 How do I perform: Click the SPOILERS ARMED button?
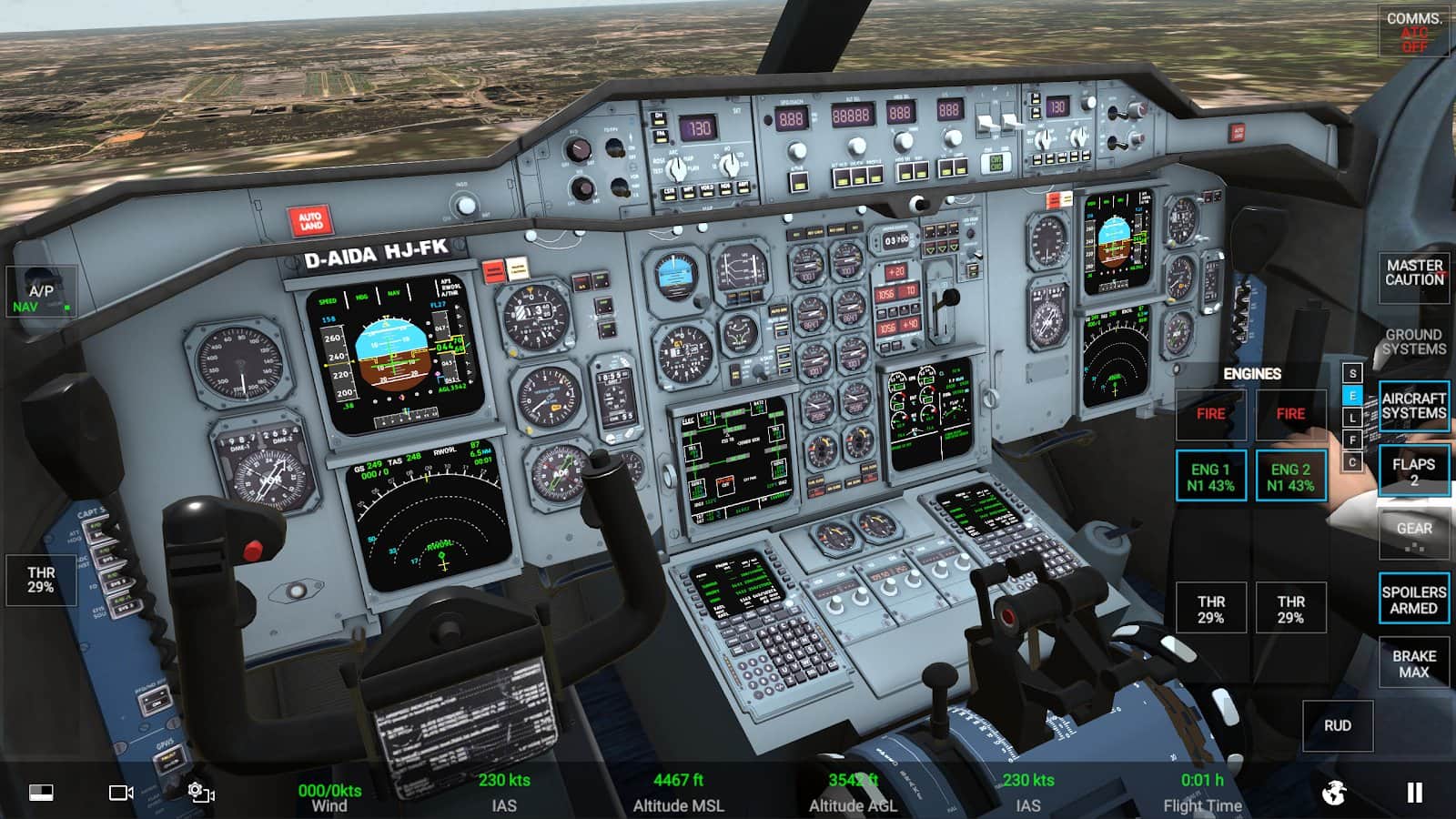click(1413, 600)
